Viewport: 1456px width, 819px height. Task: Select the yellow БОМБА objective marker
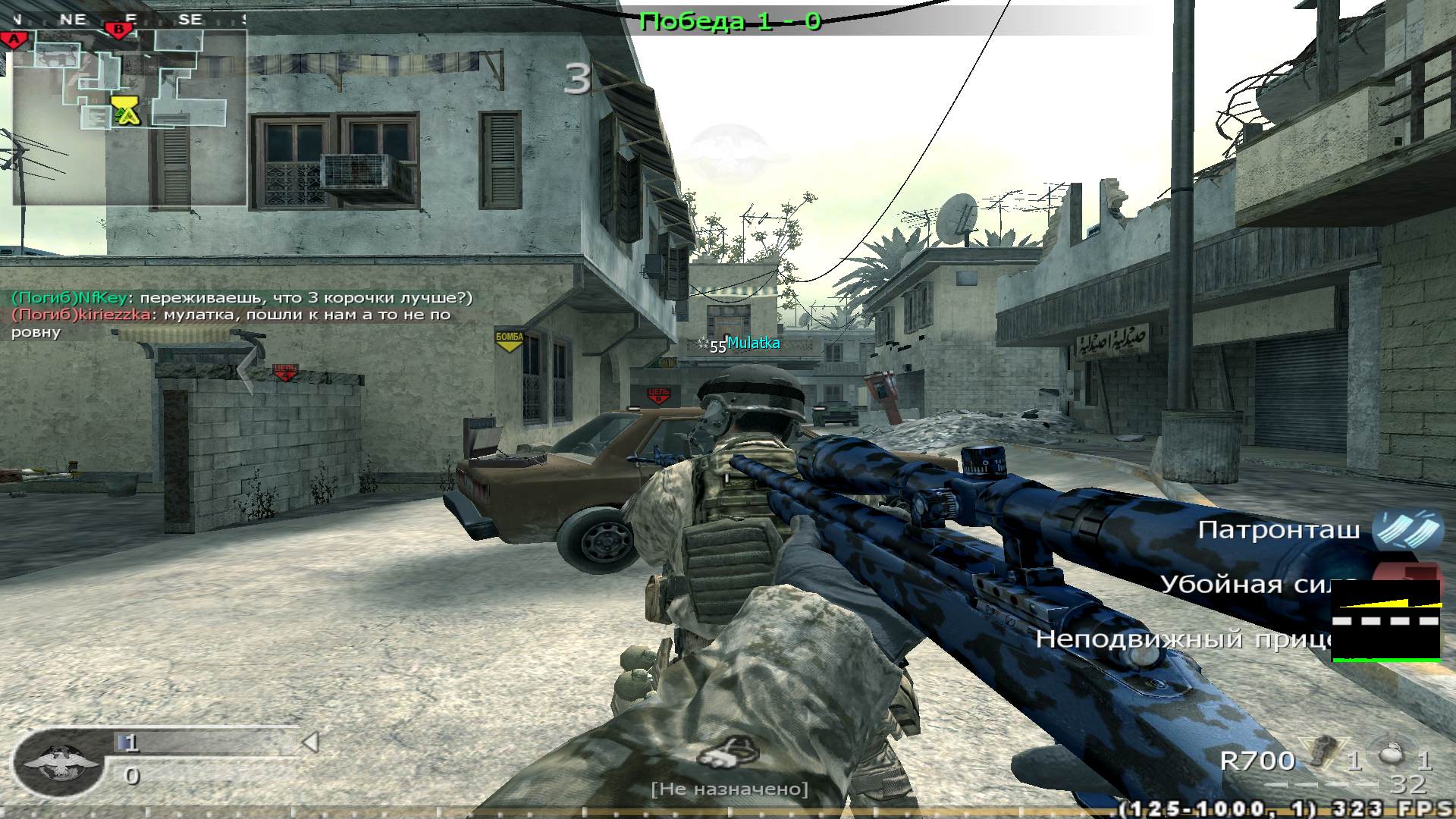[x=509, y=340]
